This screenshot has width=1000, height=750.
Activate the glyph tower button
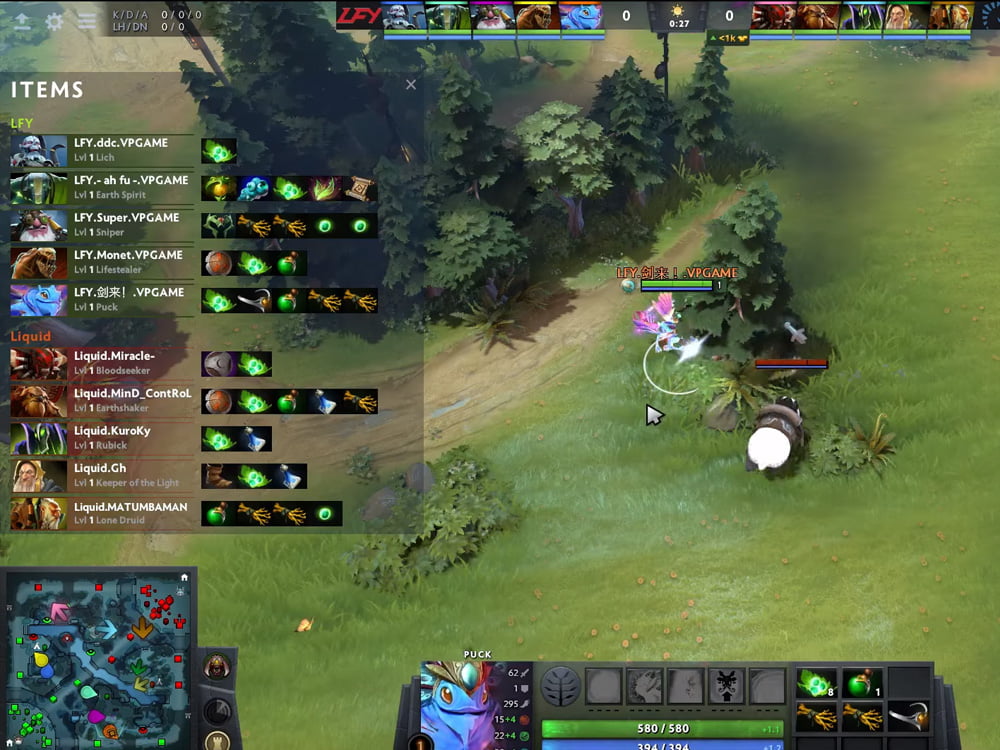tap(216, 740)
